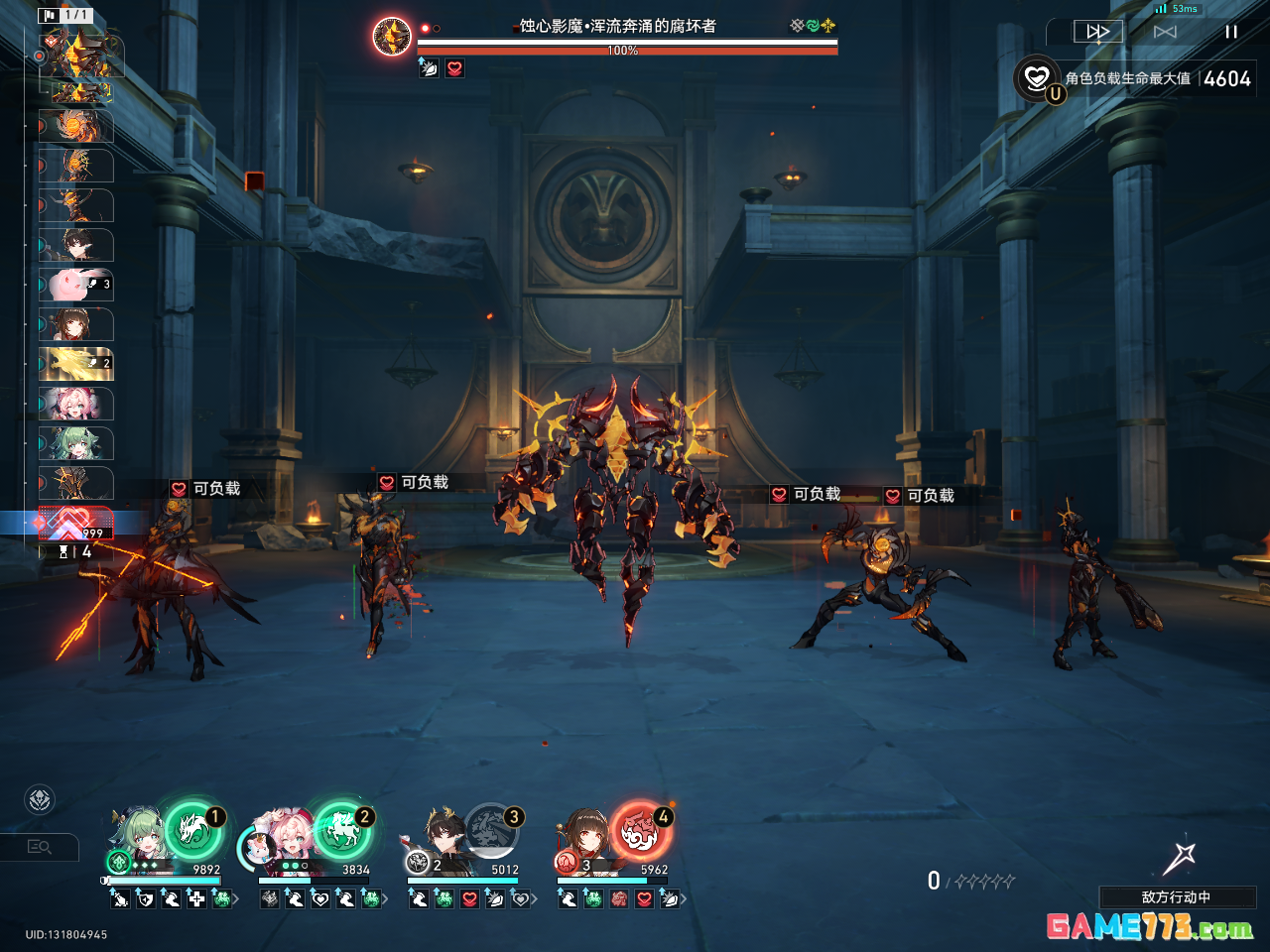The image size is (1270, 952).
Task: Open the battle details magnifier button
Action: [x=40, y=847]
